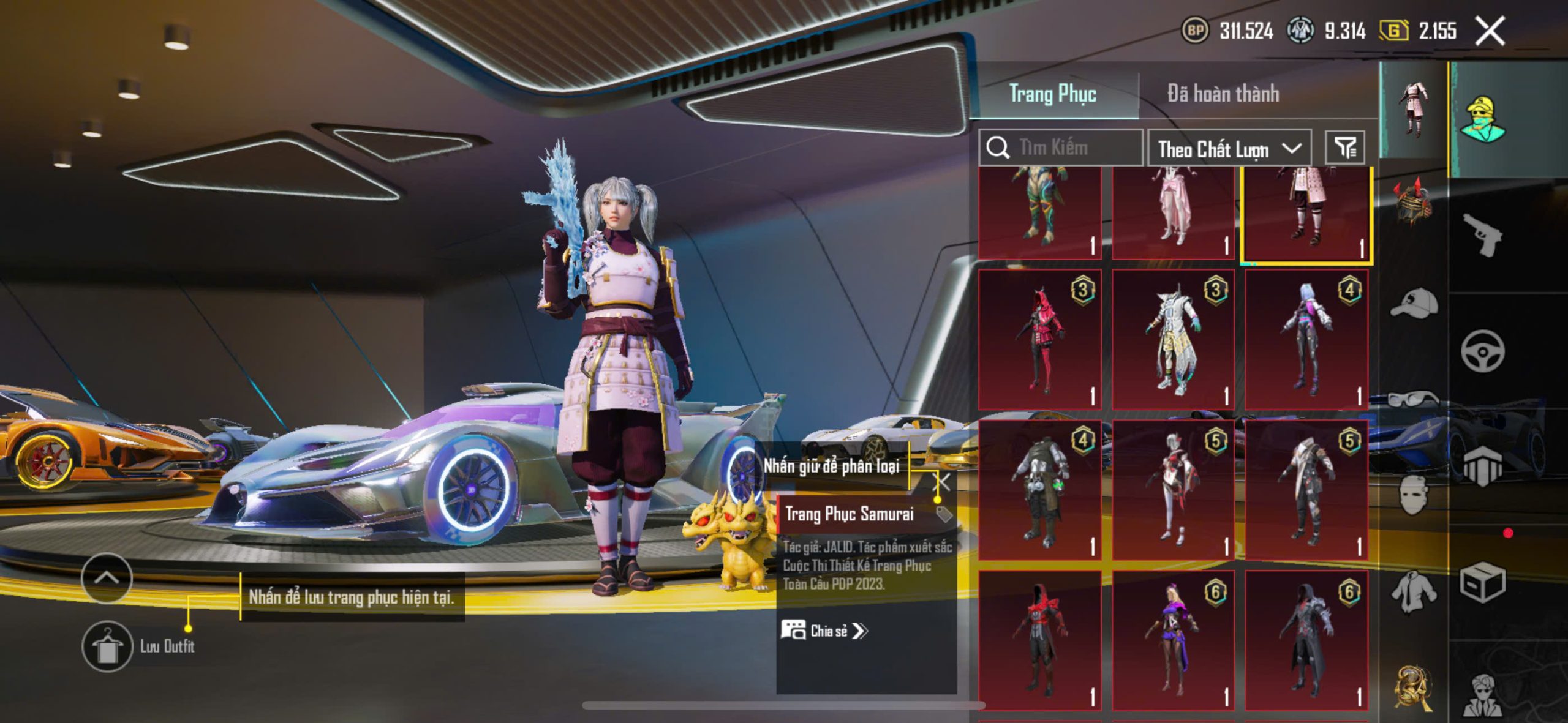This screenshot has width=1568, height=723.
Task: Select the red hooded level 3 outfit
Action: pyautogui.click(x=1040, y=340)
